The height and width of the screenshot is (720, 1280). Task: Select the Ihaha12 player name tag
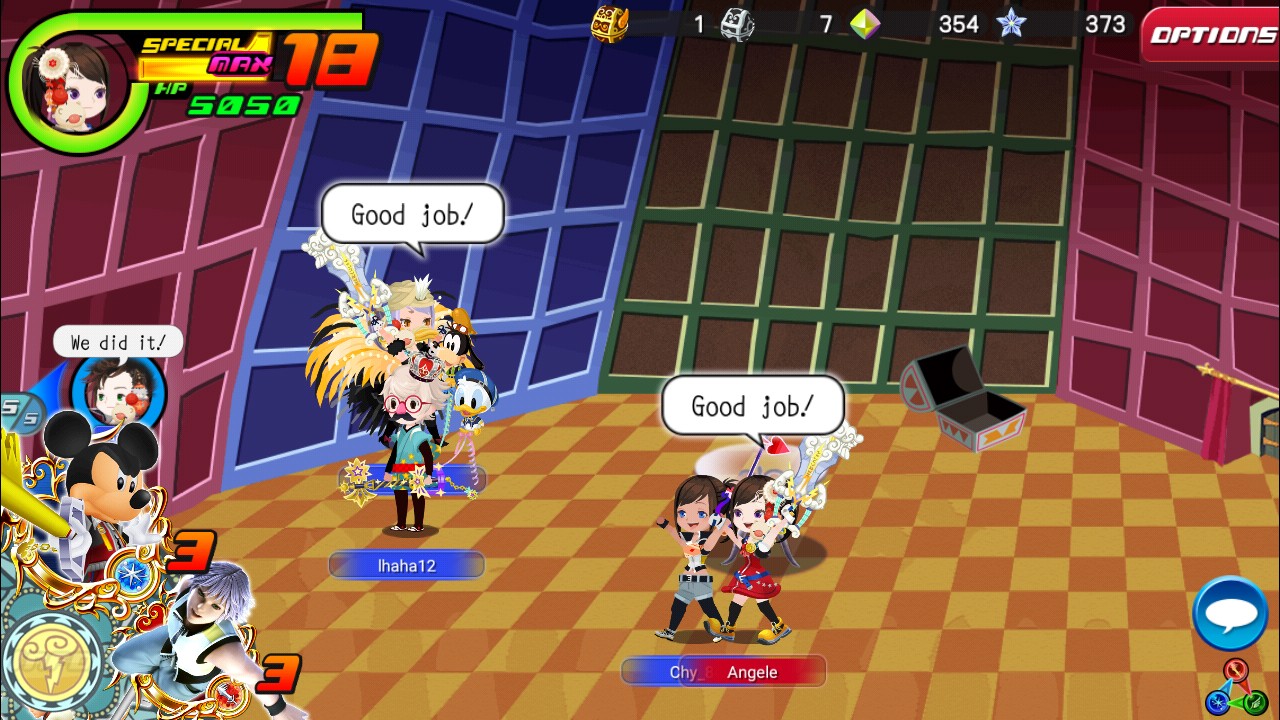406,566
